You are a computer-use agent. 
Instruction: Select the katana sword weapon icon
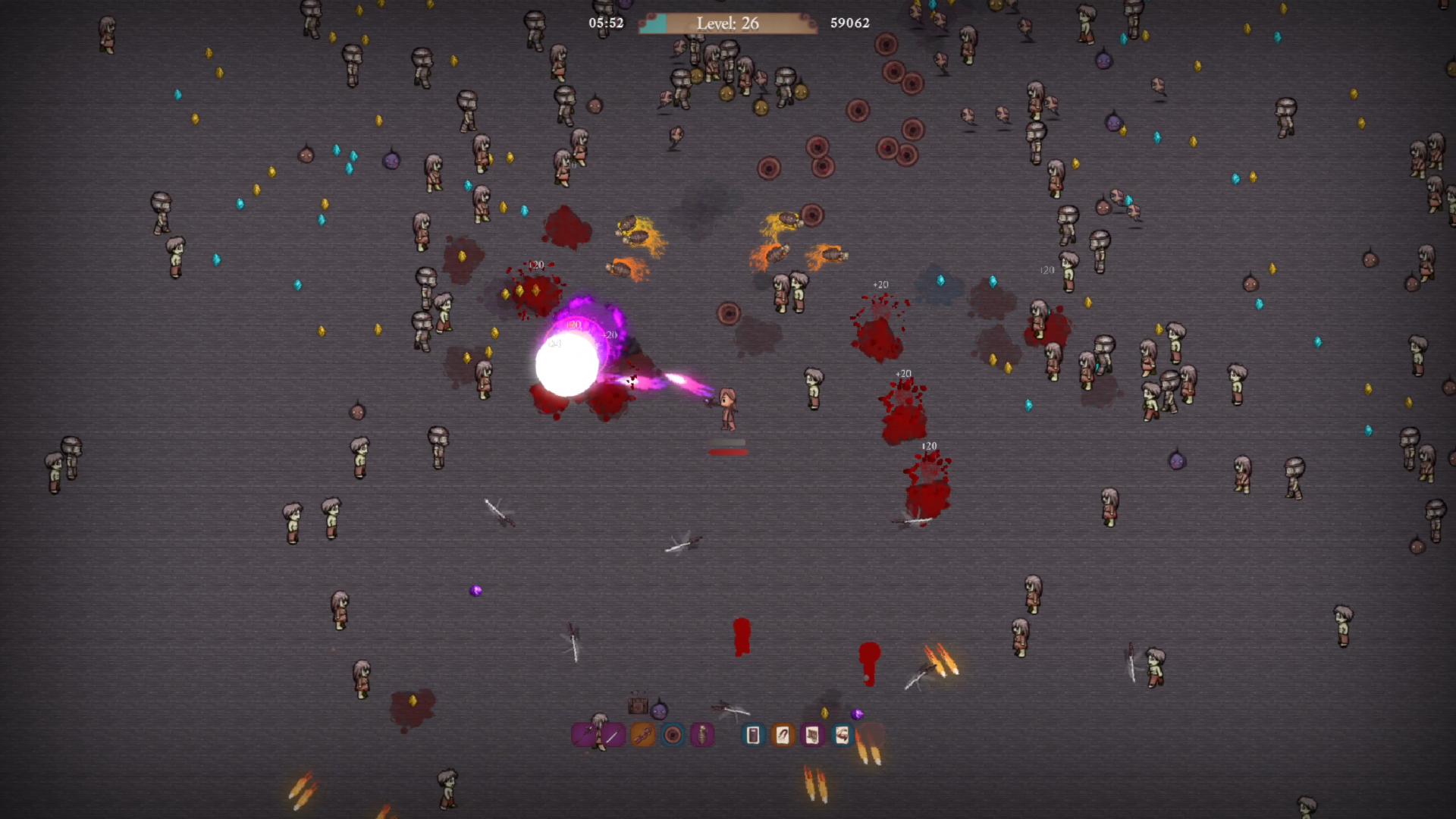[x=613, y=735]
